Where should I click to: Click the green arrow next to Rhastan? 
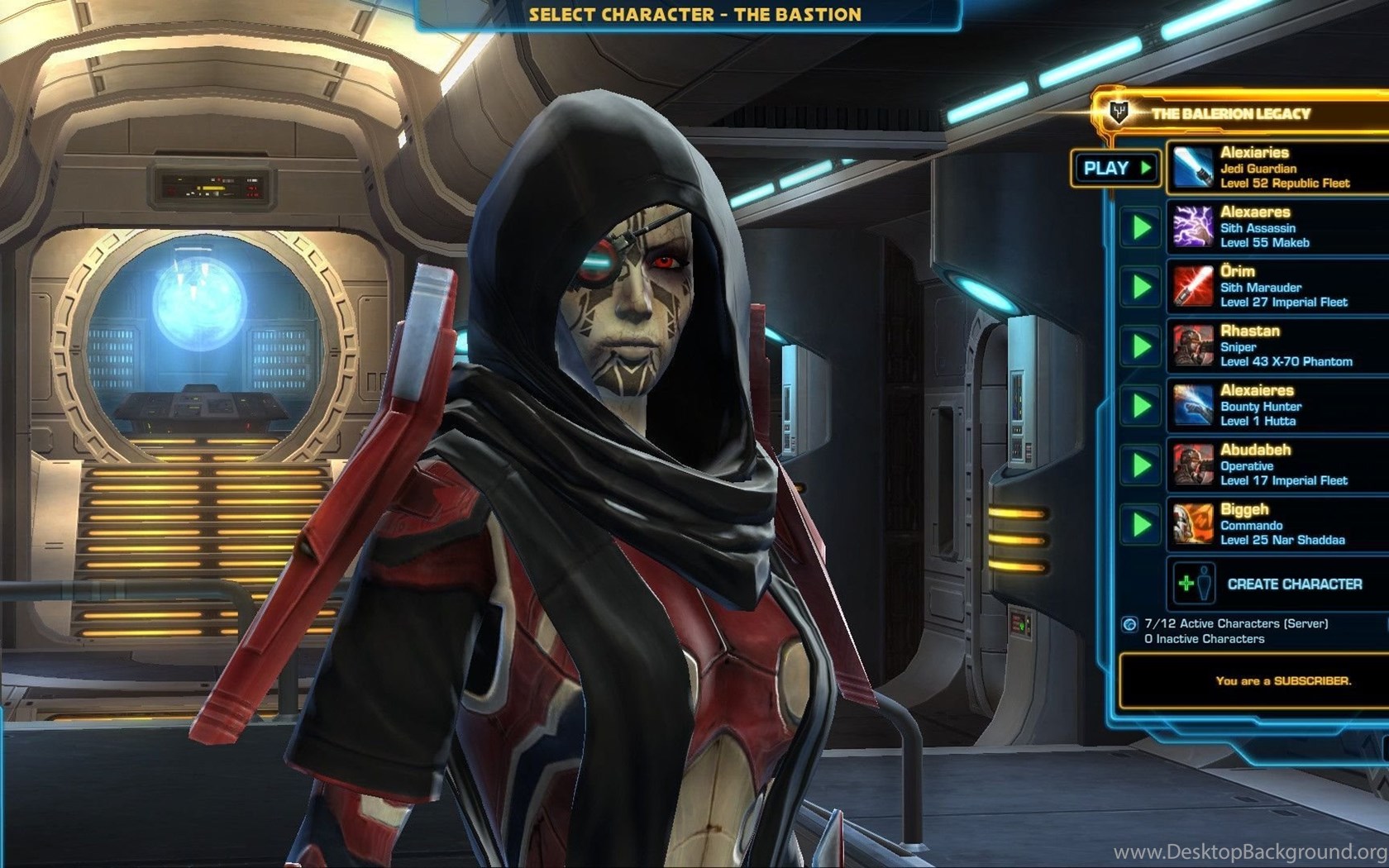click(1141, 346)
